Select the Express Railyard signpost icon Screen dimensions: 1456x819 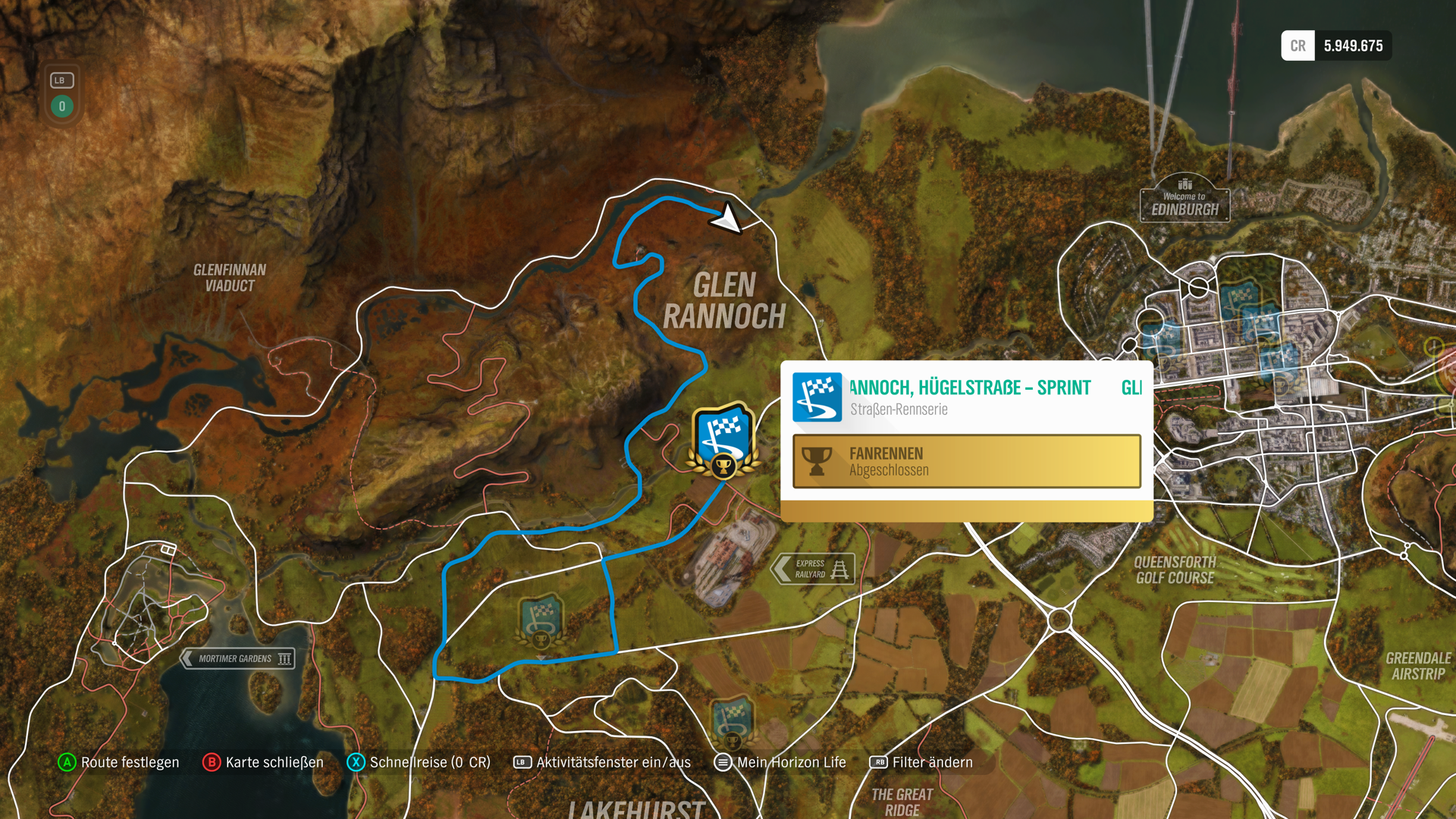(x=813, y=568)
